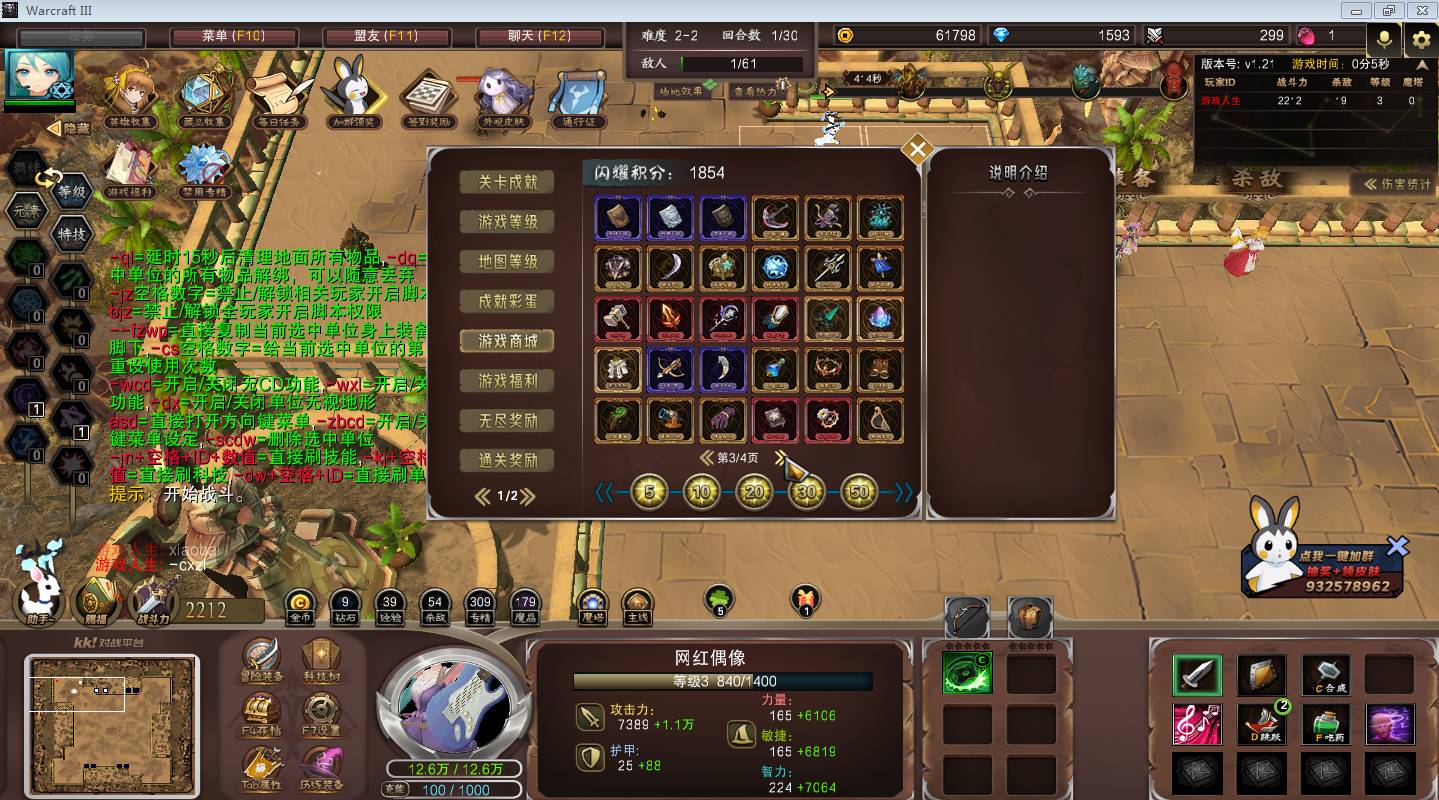Close the Warcraft III window
Viewport: 1439px width, 800px height.
[1420, 10]
